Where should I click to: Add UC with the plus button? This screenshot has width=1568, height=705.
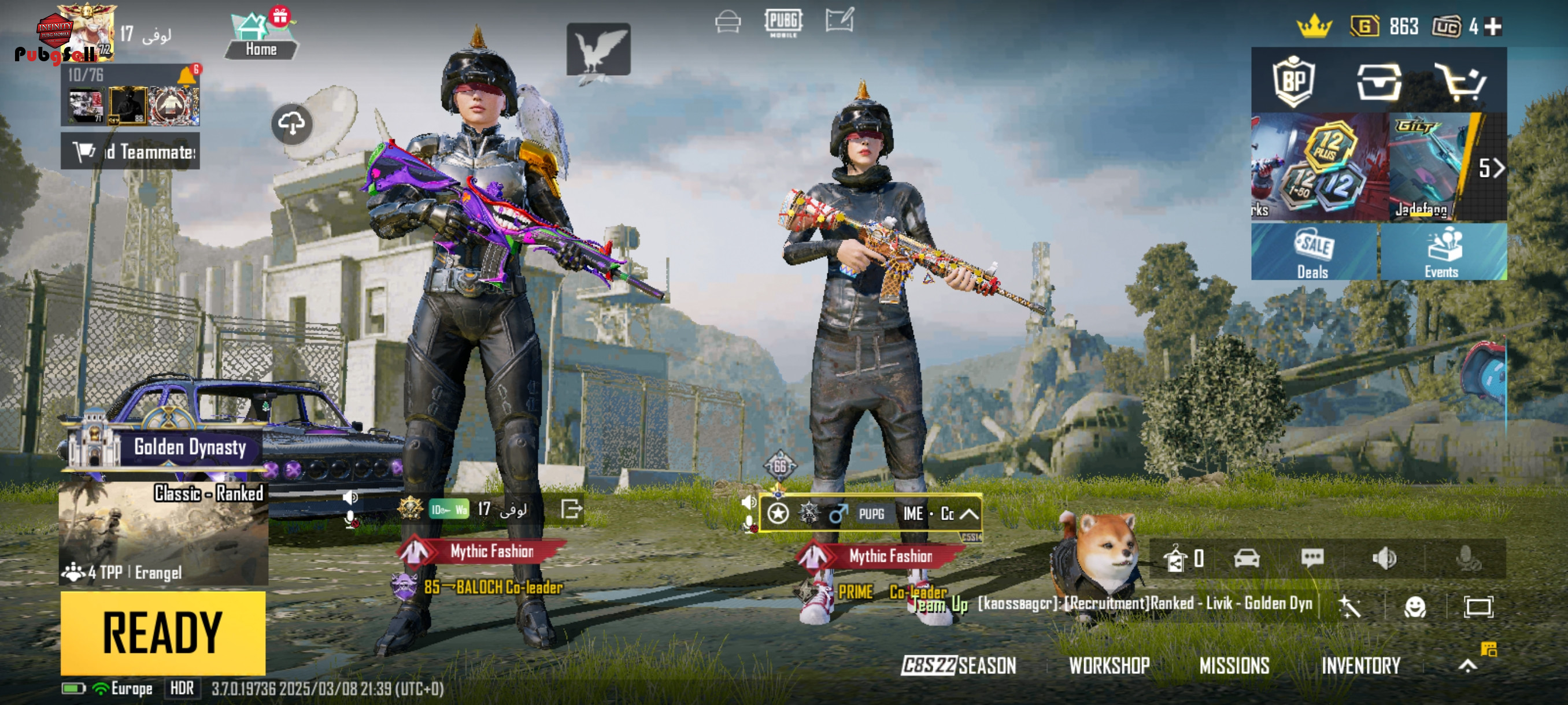[x=1493, y=26]
